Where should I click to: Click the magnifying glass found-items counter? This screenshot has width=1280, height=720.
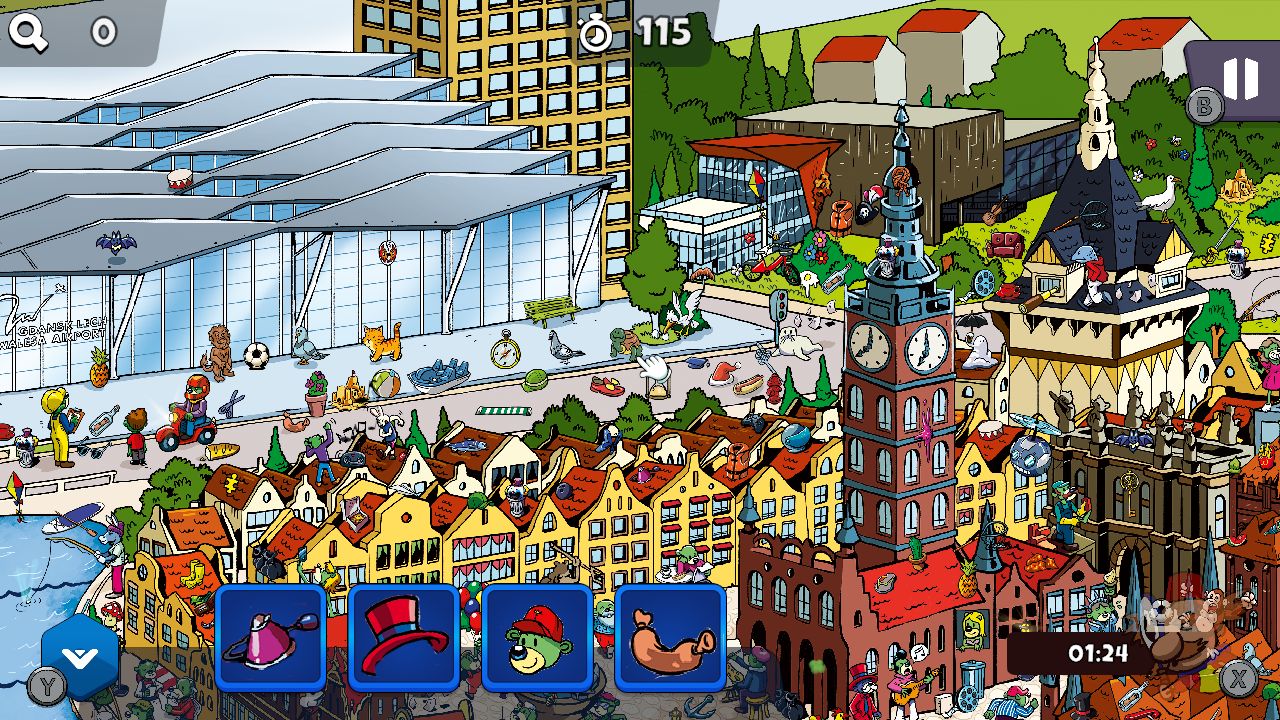pos(30,28)
